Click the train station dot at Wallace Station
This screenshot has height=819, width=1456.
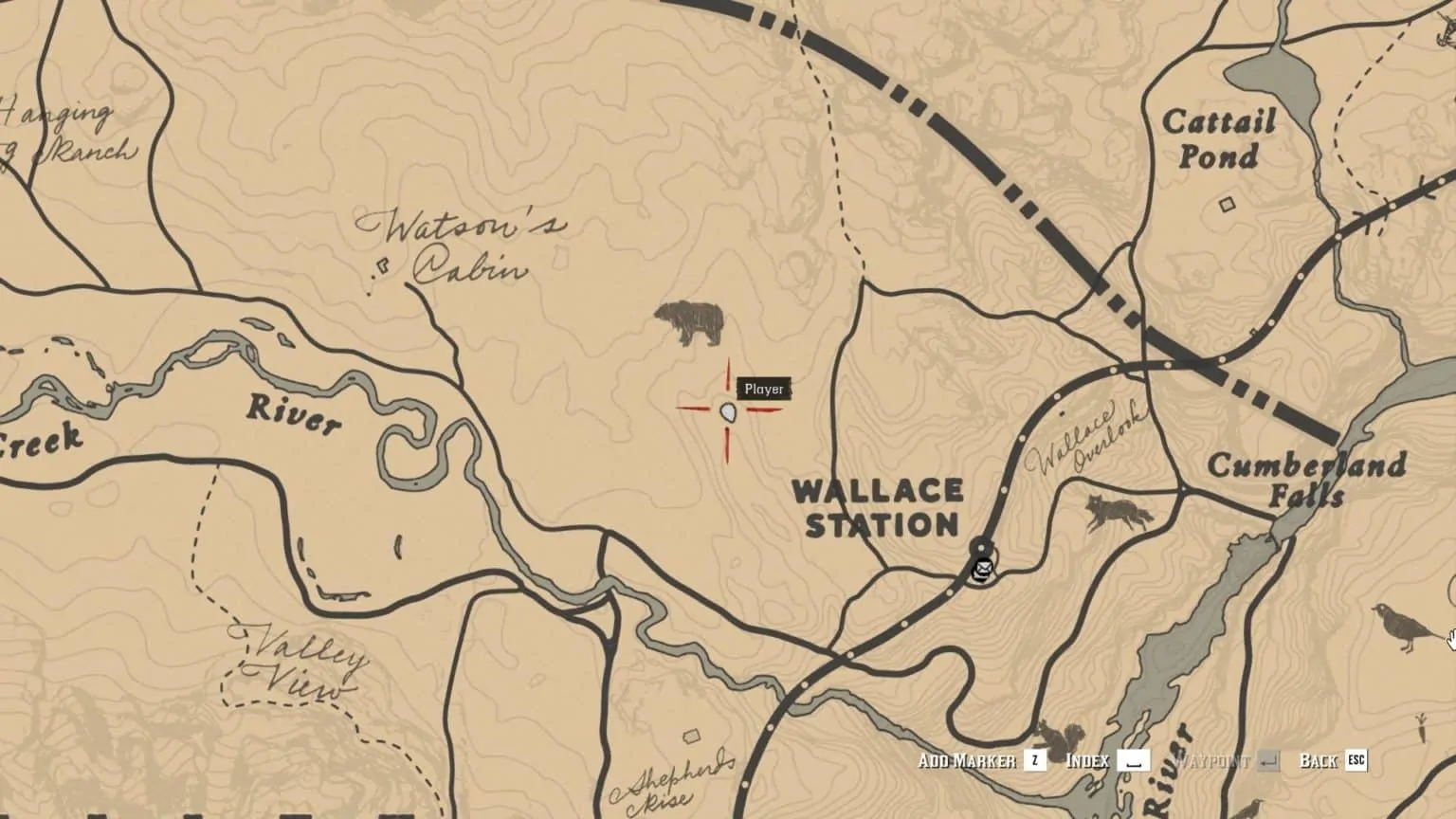pos(981,548)
